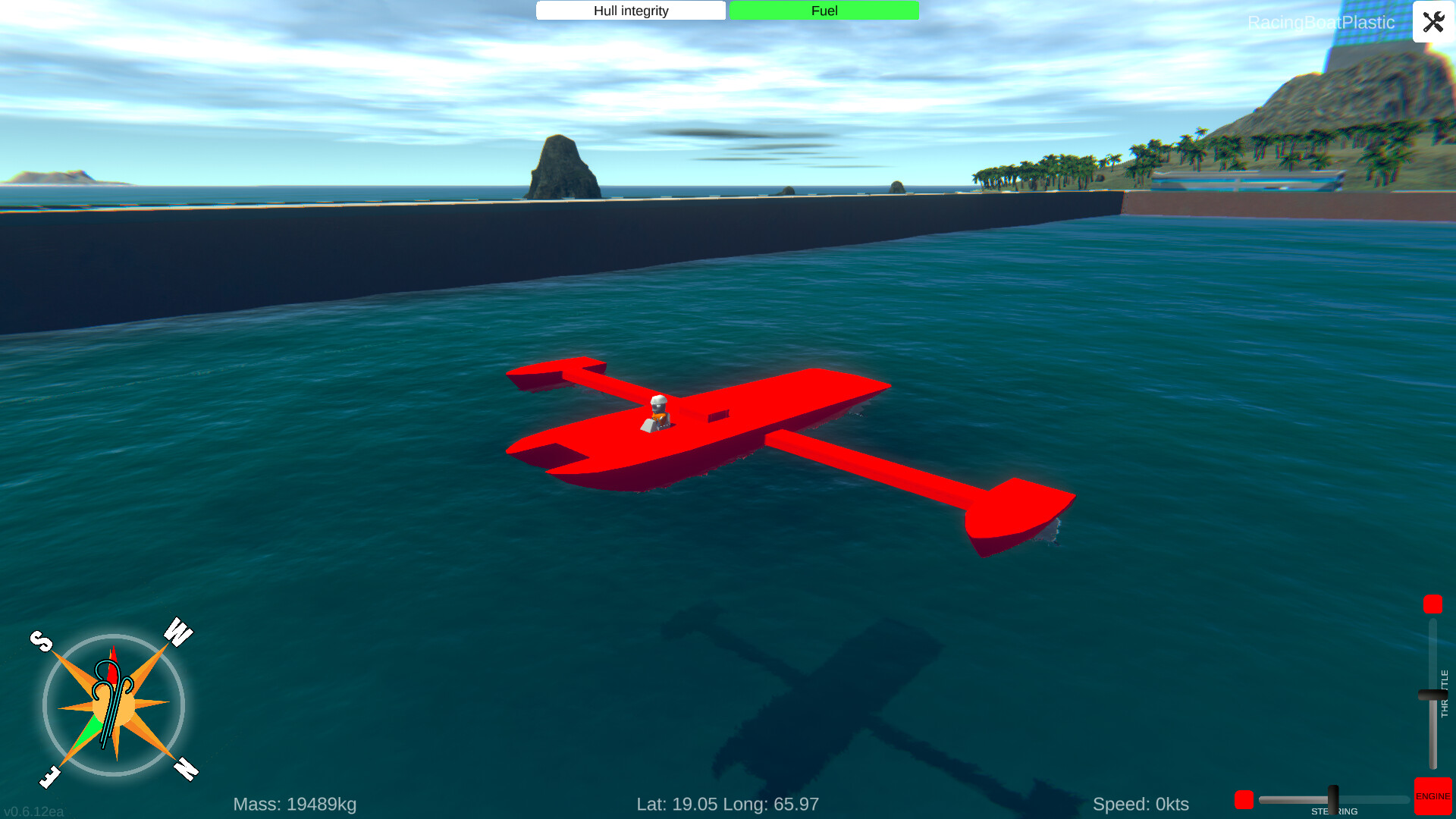Click the Fuel gauge bar

[x=823, y=11]
